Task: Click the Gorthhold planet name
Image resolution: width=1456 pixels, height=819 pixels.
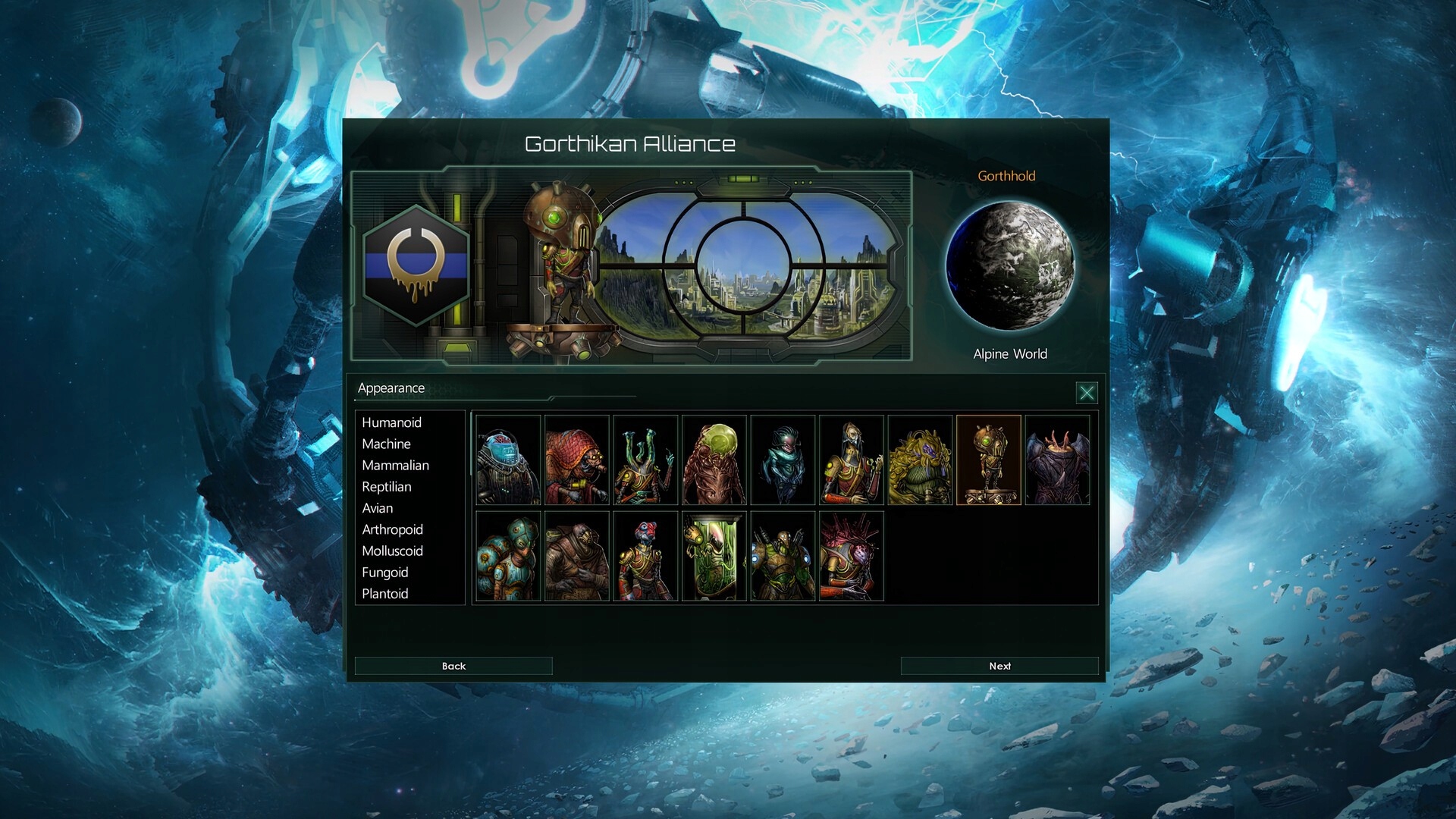Action: (1009, 175)
